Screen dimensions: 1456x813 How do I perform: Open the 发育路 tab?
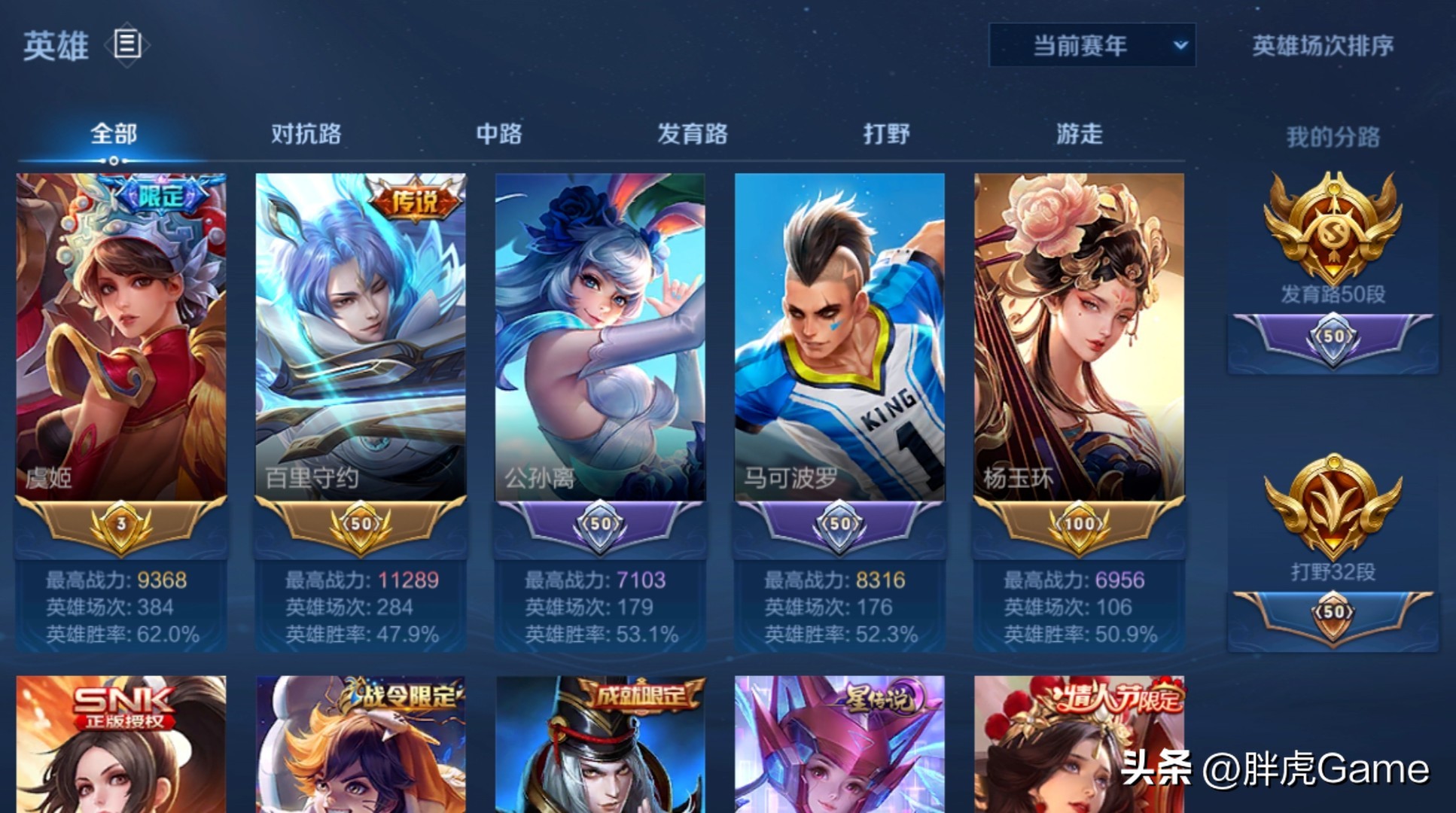click(x=693, y=132)
